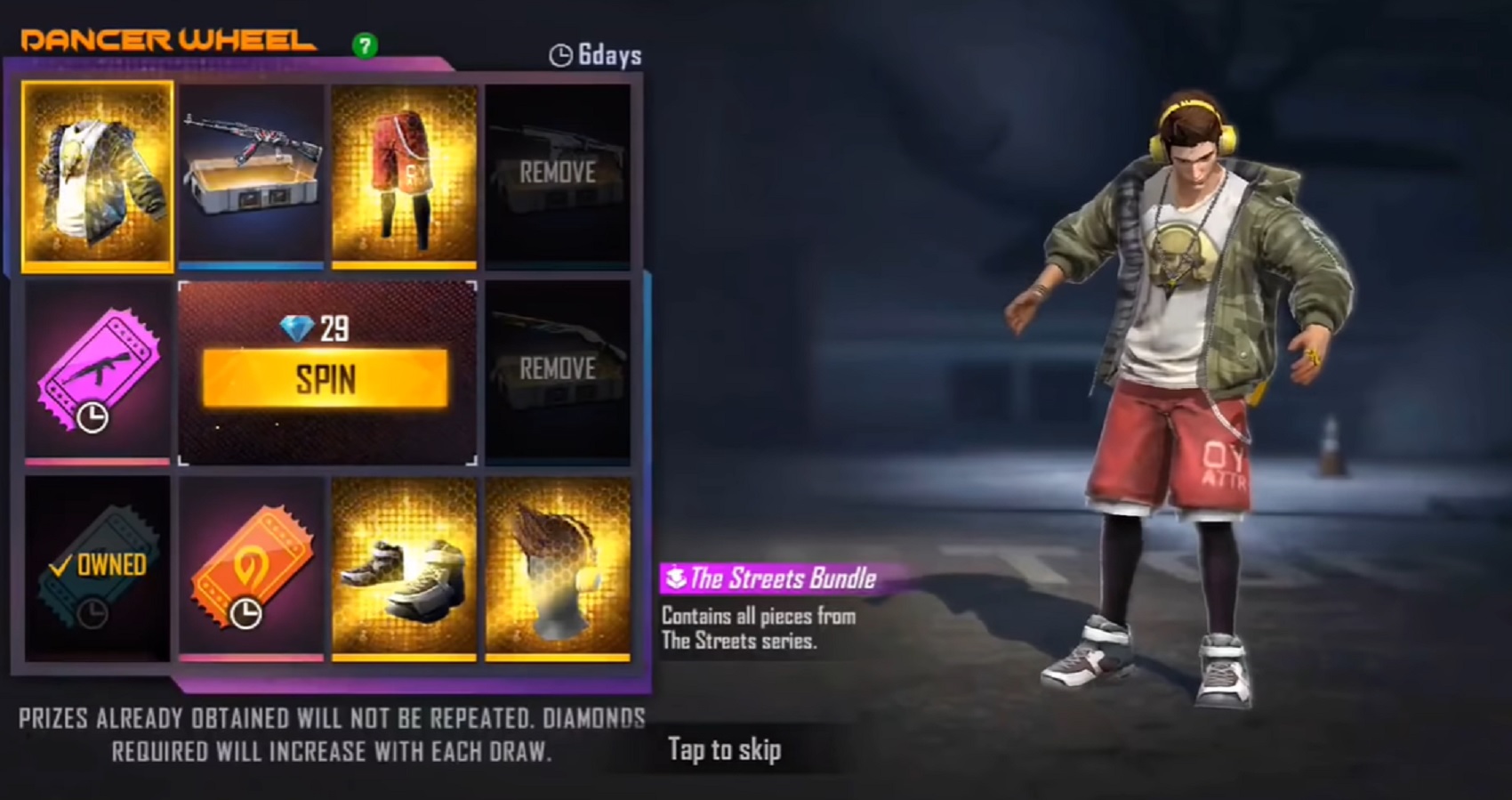This screenshot has width=1512, height=800.
Task: Click the pink weapon trial ticket prize
Action: (98, 374)
